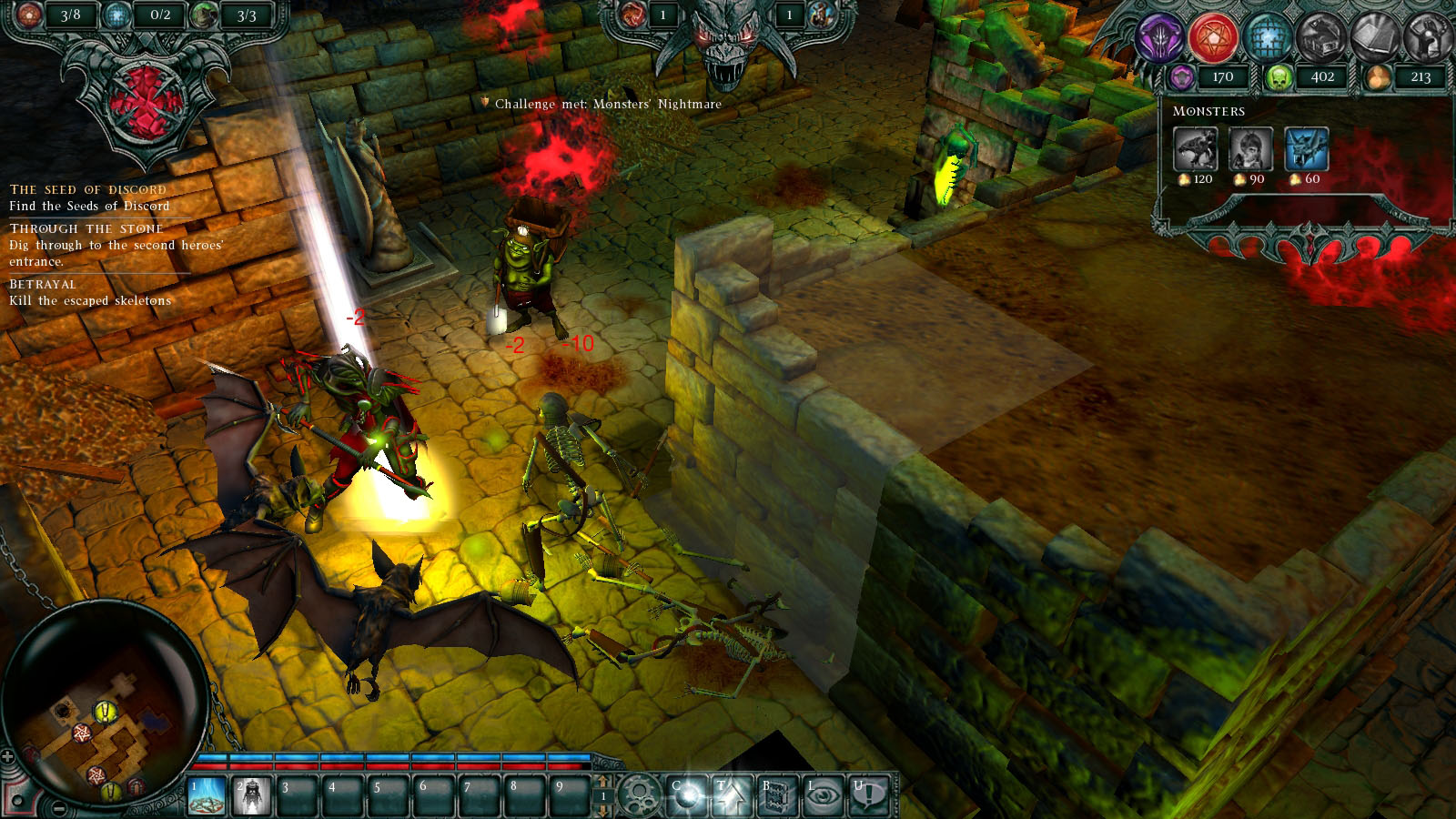Viewport: 1456px width, 819px height.
Task: Open the upward arrow button labeled T
Action: [732, 795]
